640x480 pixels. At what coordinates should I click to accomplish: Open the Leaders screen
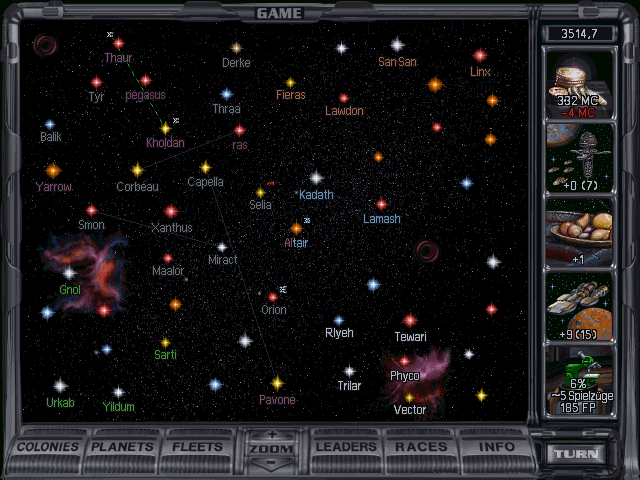346,447
